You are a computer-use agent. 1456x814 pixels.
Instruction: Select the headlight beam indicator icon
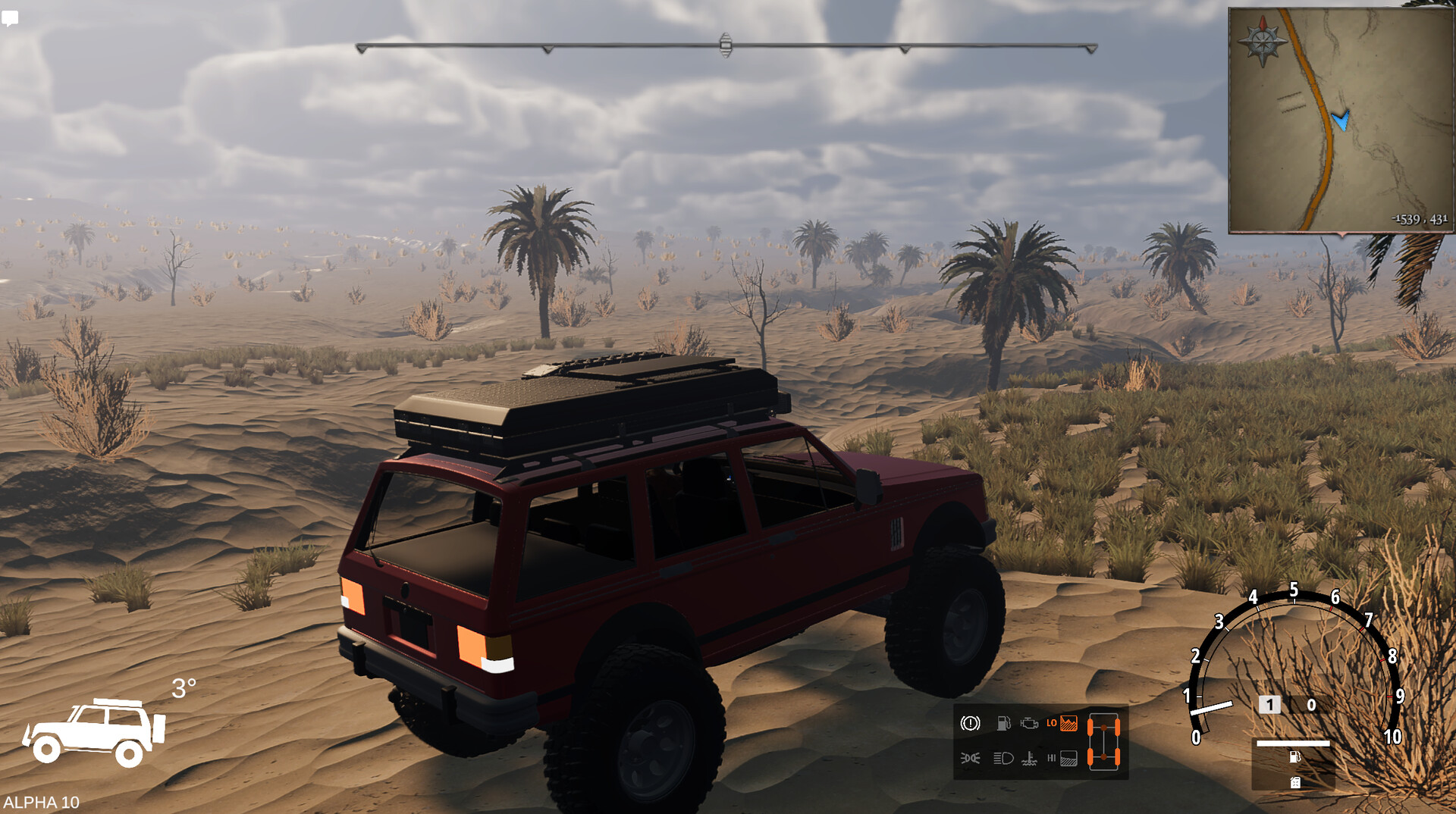pyautogui.click(x=1003, y=759)
